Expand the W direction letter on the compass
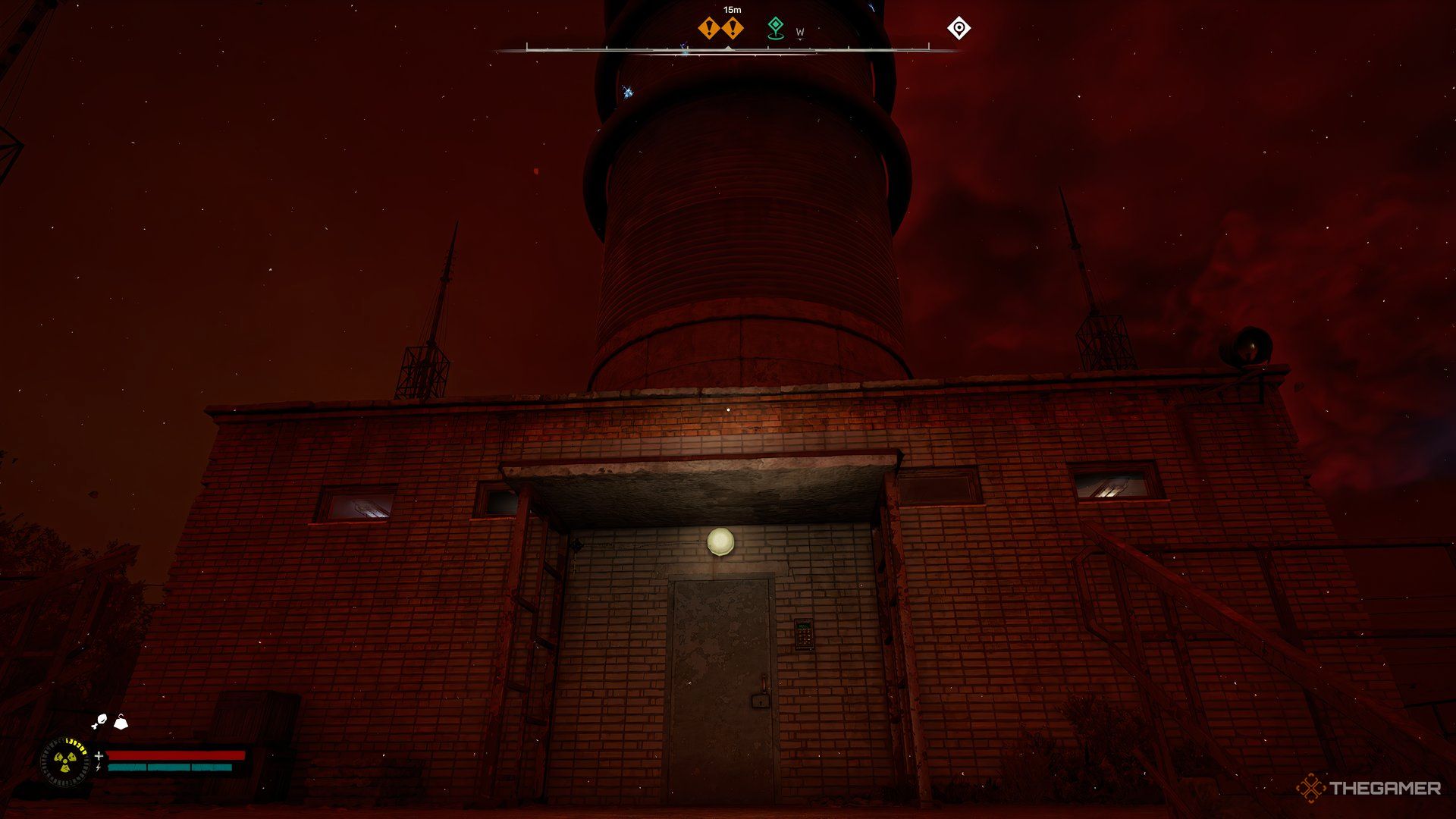The width and height of the screenshot is (1456, 819). [x=801, y=33]
